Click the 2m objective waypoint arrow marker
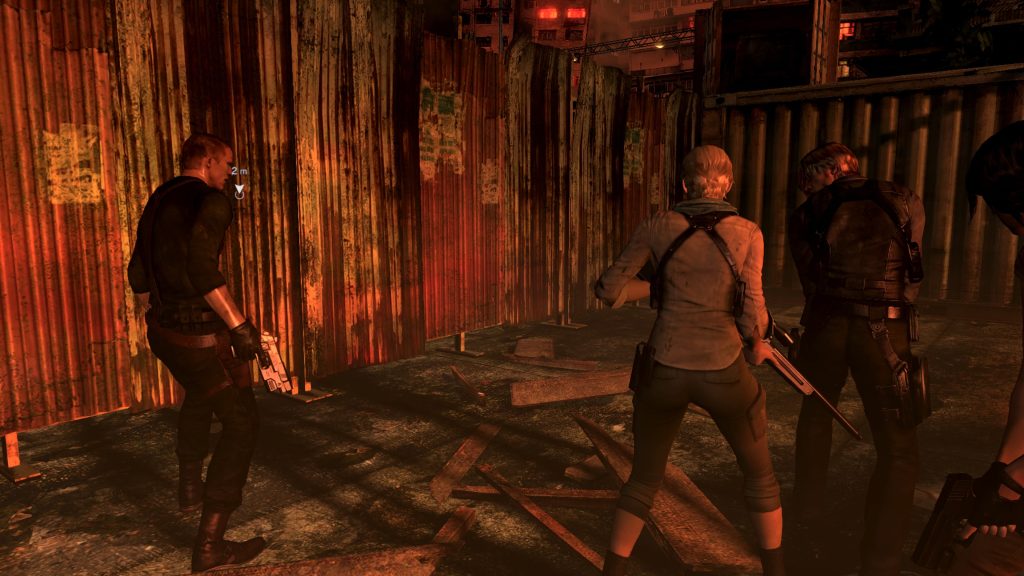The image size is (1024, 576). tap(239, 186)
